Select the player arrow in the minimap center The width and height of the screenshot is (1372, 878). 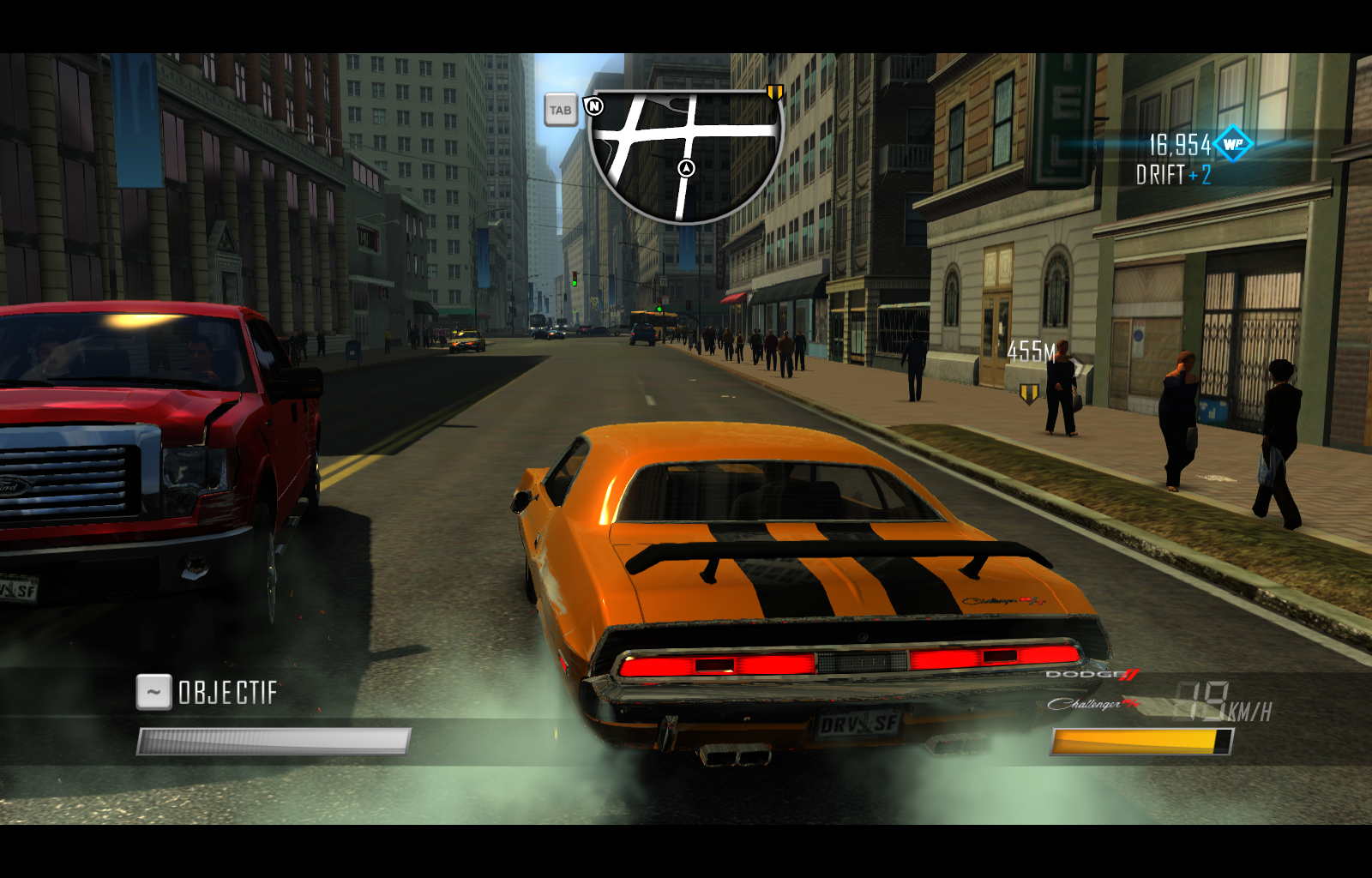tap(684, 168)
